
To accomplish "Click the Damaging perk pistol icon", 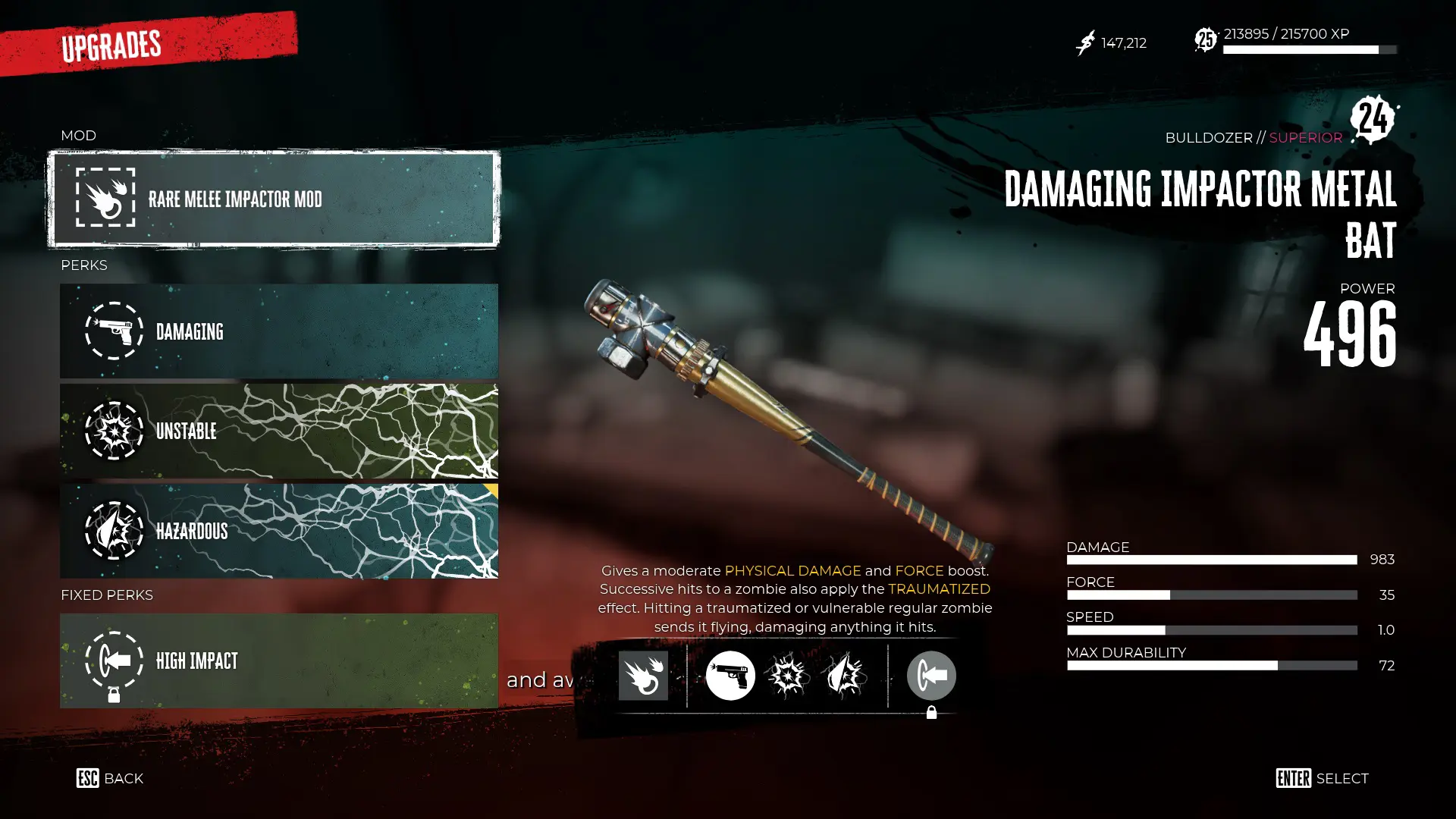I will [114, 331].
